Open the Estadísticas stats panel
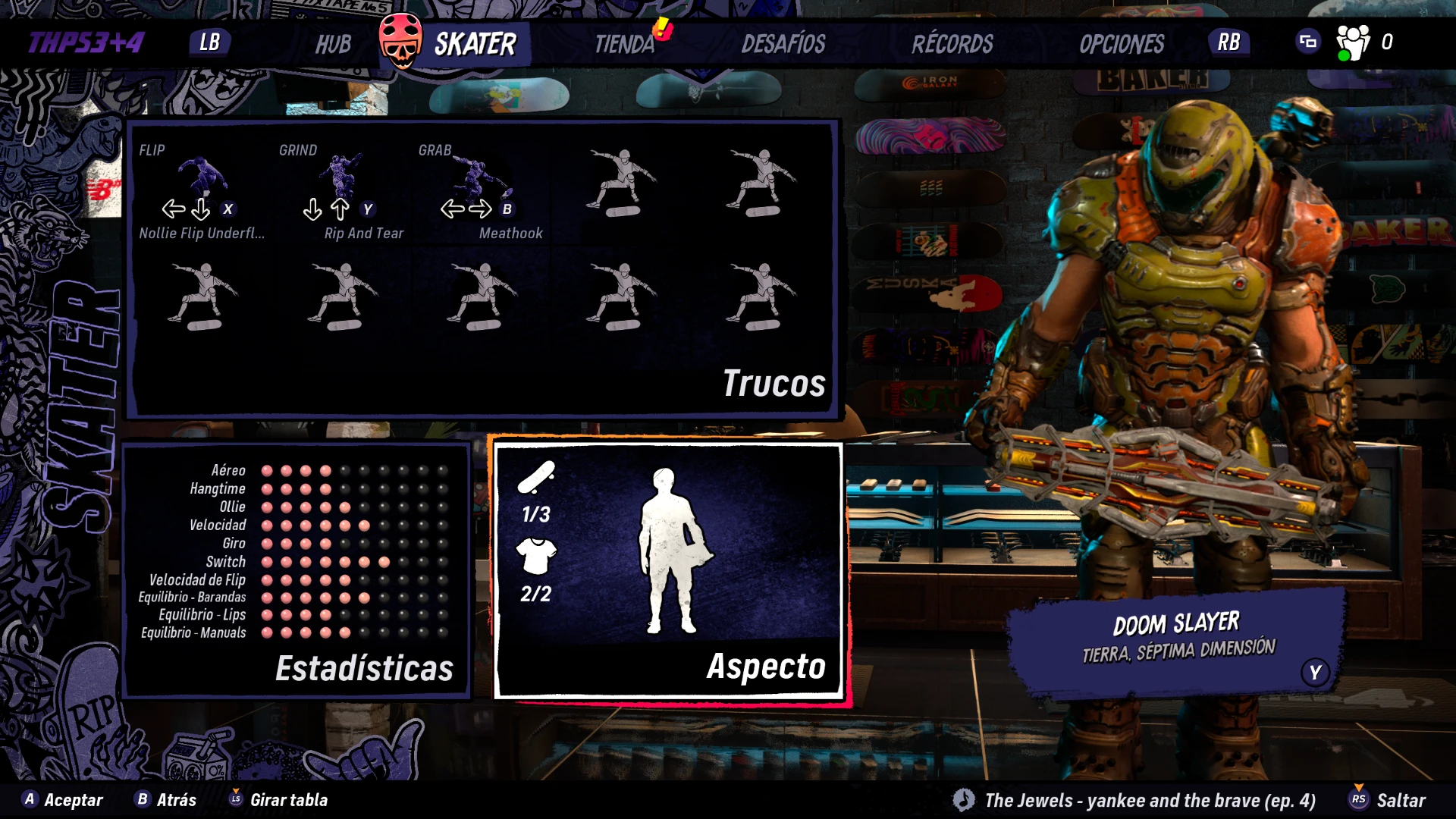 click(364, 668)
